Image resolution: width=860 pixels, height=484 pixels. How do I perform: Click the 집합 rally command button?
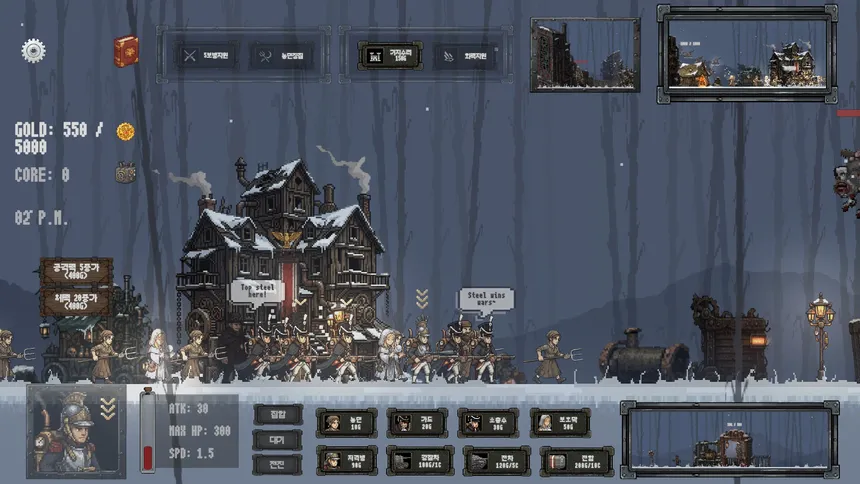277,414
